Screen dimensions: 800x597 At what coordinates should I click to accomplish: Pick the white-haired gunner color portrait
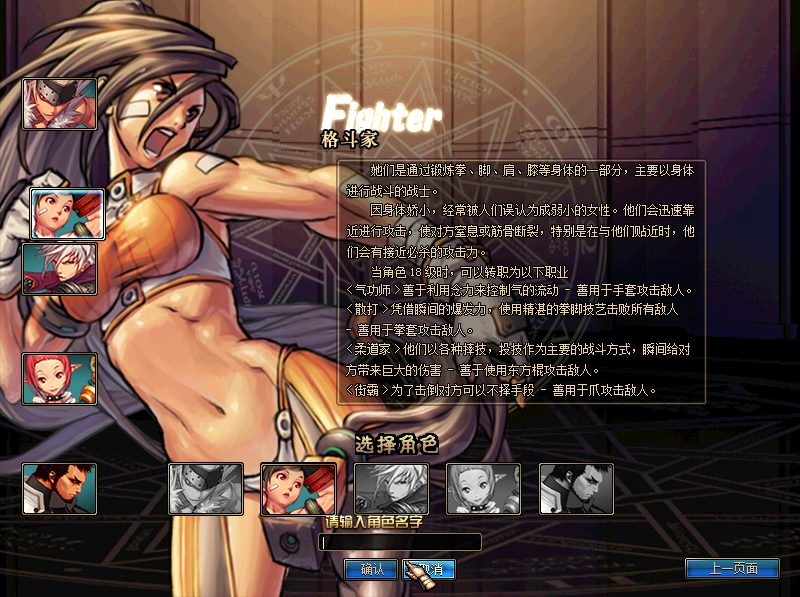click(60, 269)
